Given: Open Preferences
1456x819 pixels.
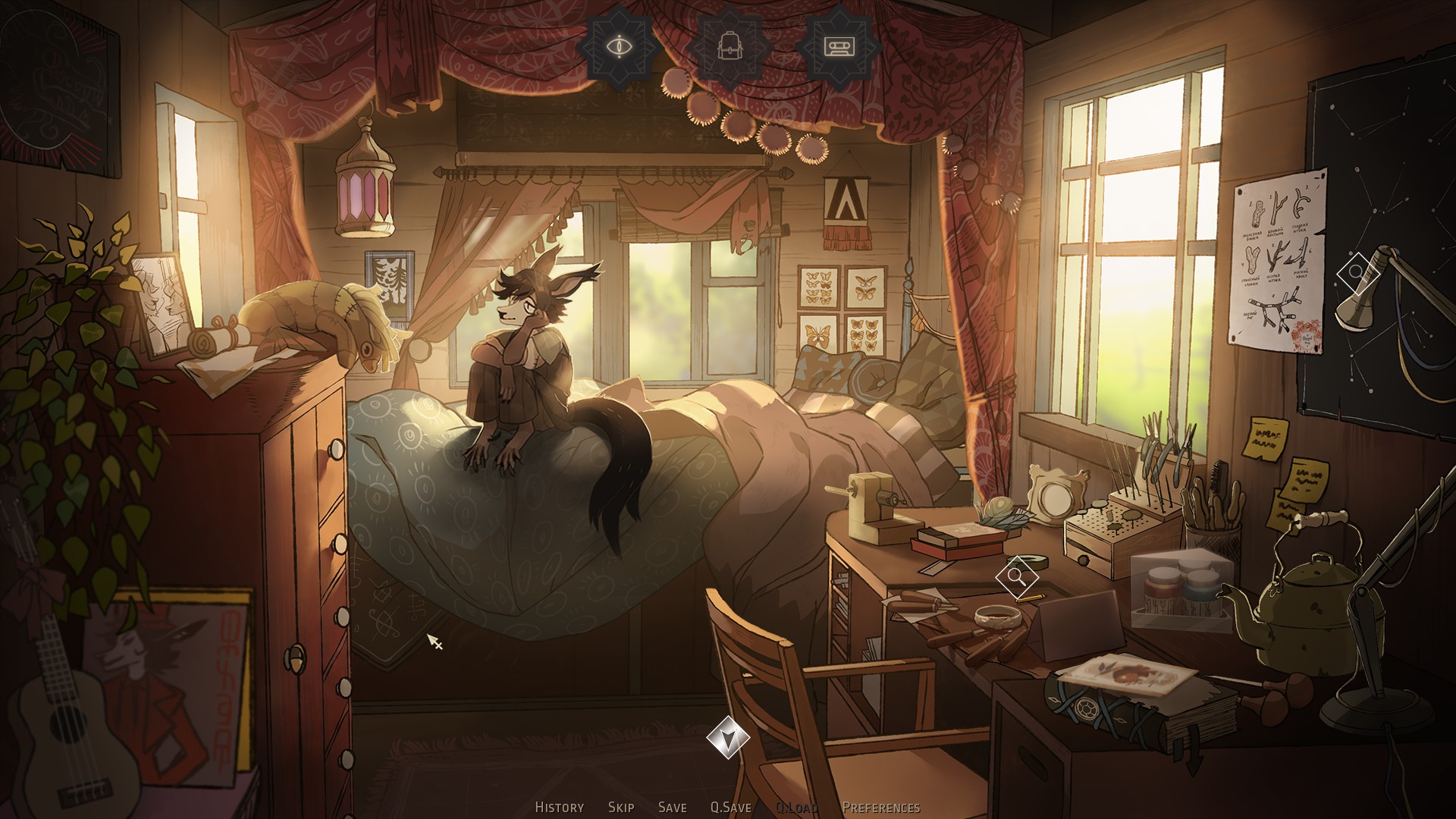Looking at the screenshot, I should tap(880, 808).
